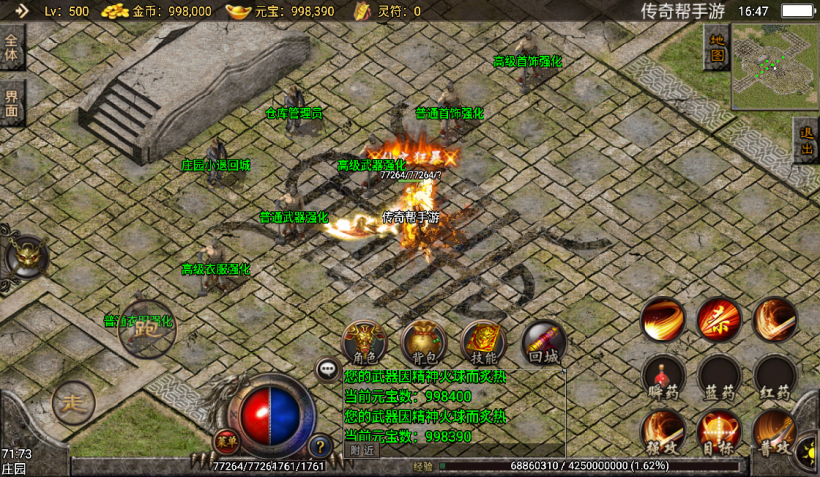
Task: Open the 技能 skills book
Action: [483, 343]
